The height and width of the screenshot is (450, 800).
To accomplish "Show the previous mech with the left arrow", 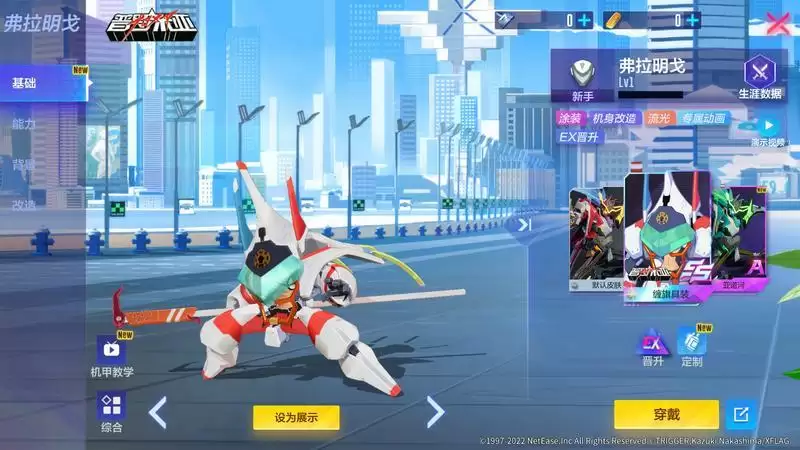I will pos(158,412).
